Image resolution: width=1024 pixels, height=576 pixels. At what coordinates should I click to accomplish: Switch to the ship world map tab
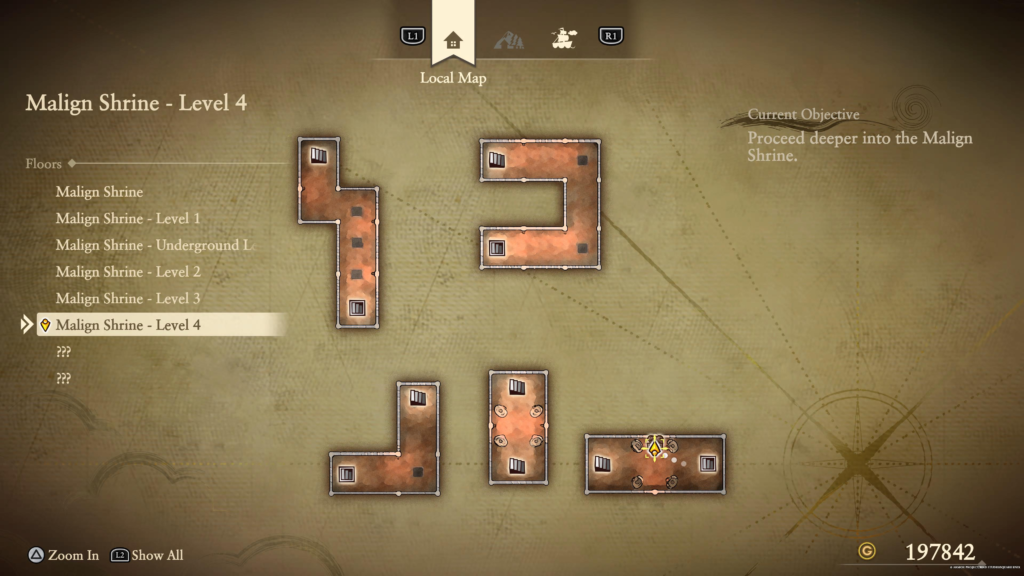pyautogui.click(x=564, y=39)
